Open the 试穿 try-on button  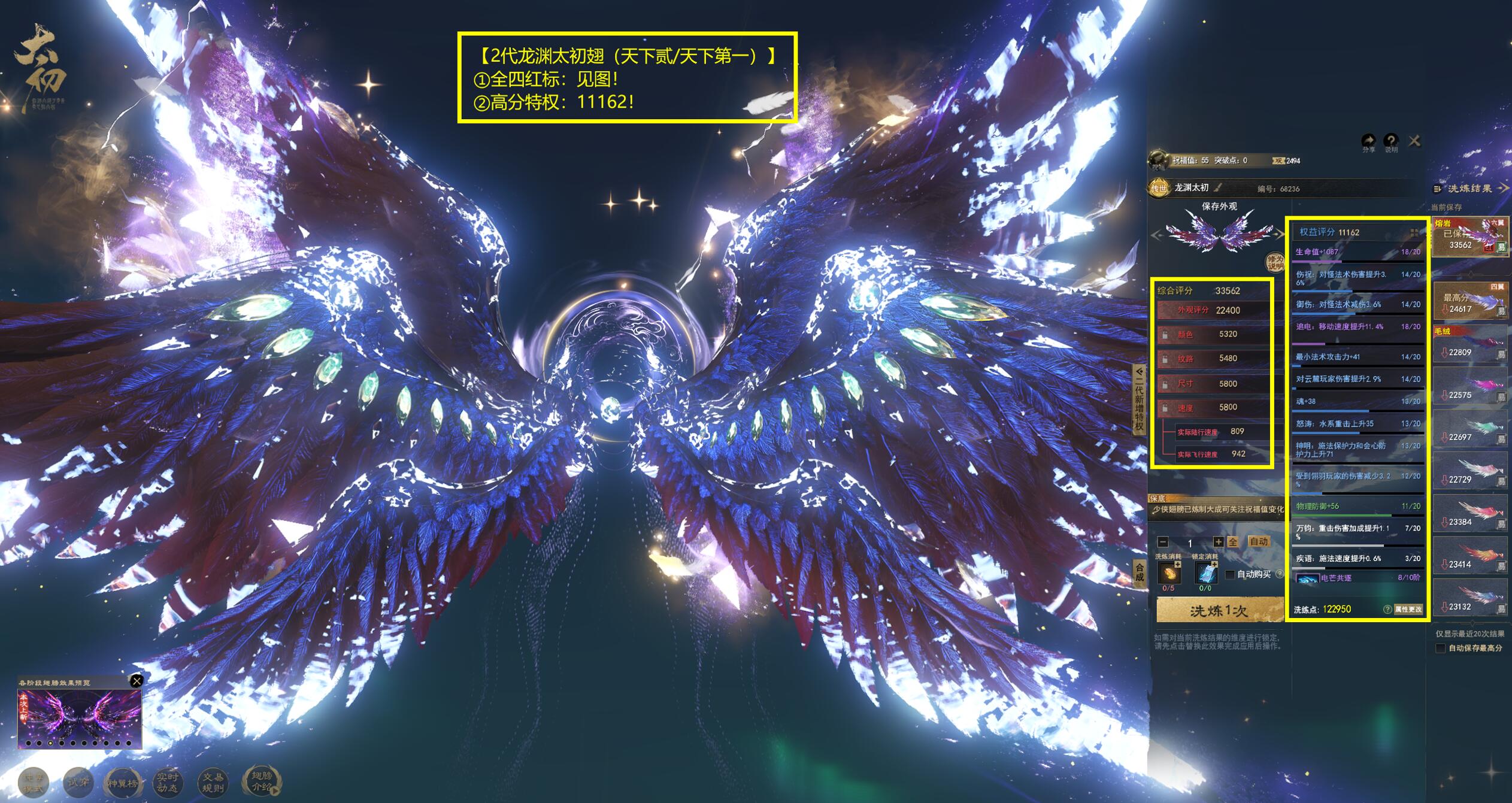78,782
